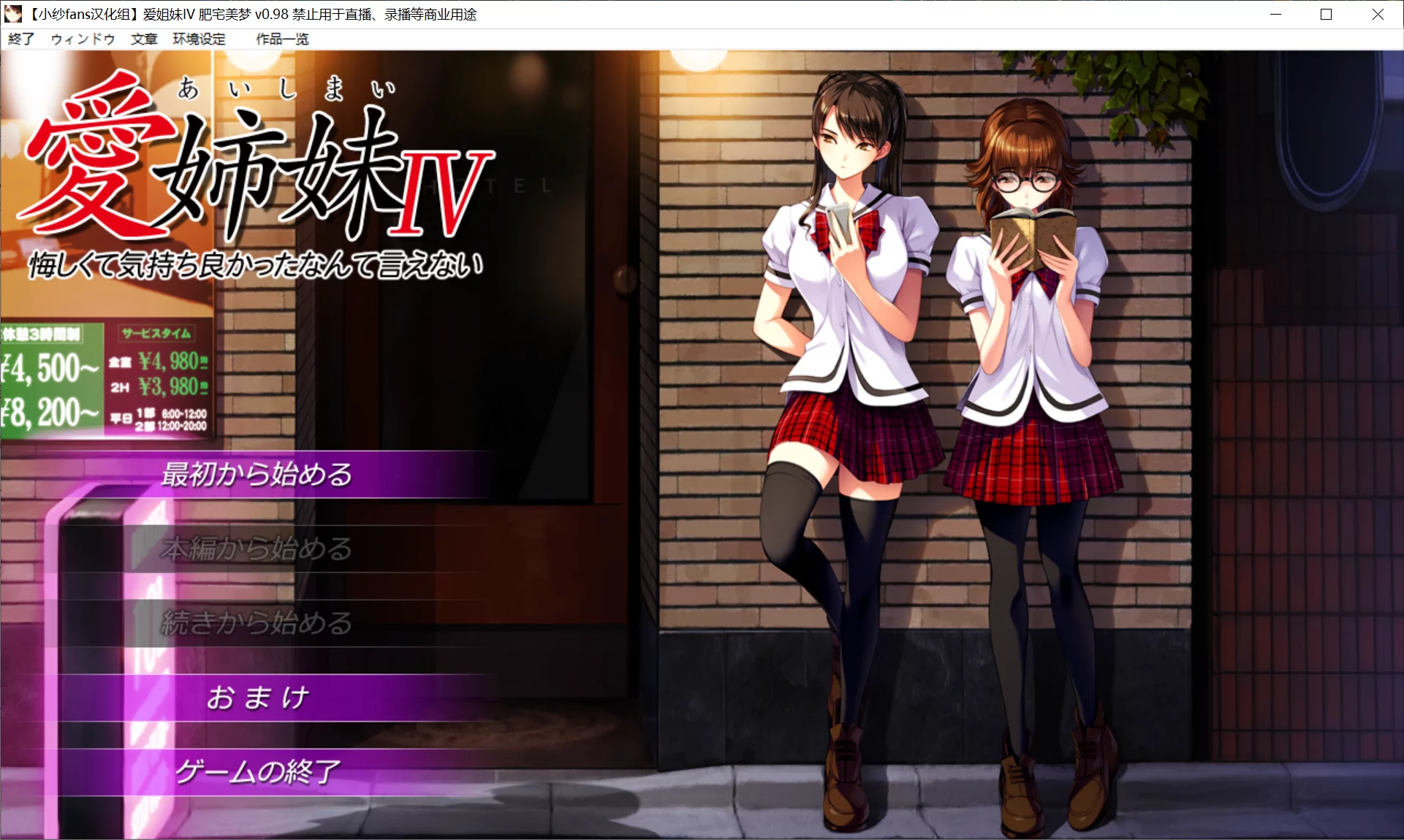The image size is (1404, 840).
Task: Select 最初から始める to start a new game
Action: [256, 473]
